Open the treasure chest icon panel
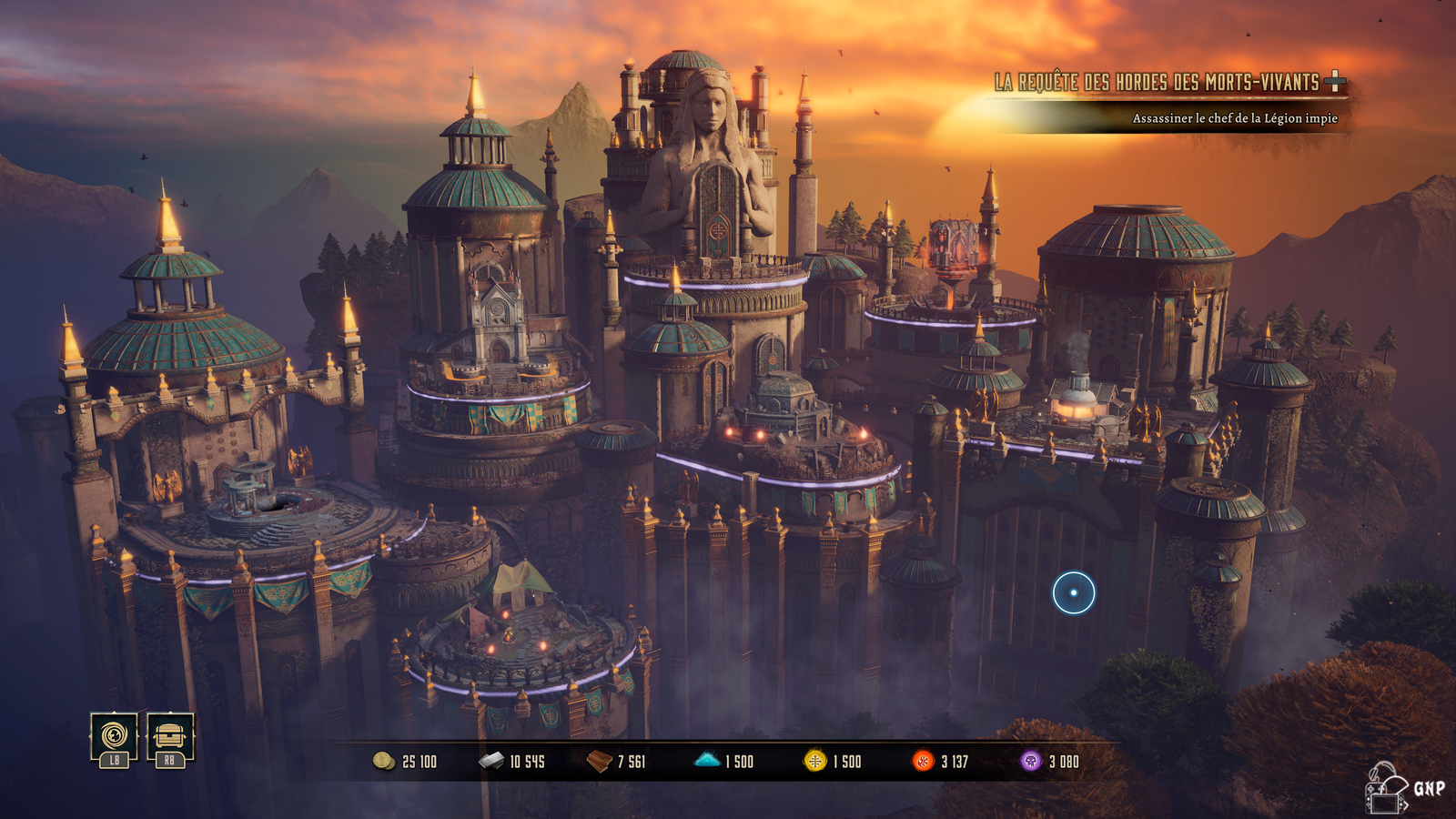Image resolution: width=1456 pixels, height=819 pixels. (170, 735)
